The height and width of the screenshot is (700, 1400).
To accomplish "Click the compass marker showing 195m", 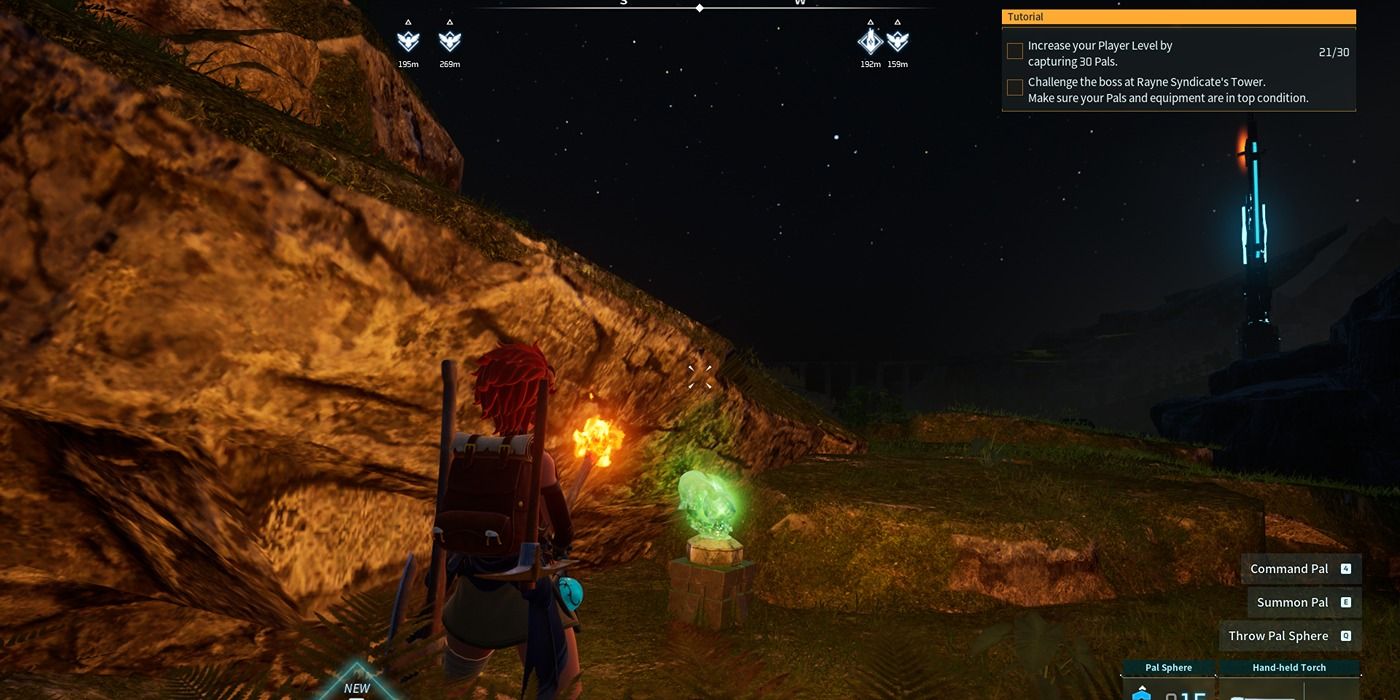I will tap(408, 41).
